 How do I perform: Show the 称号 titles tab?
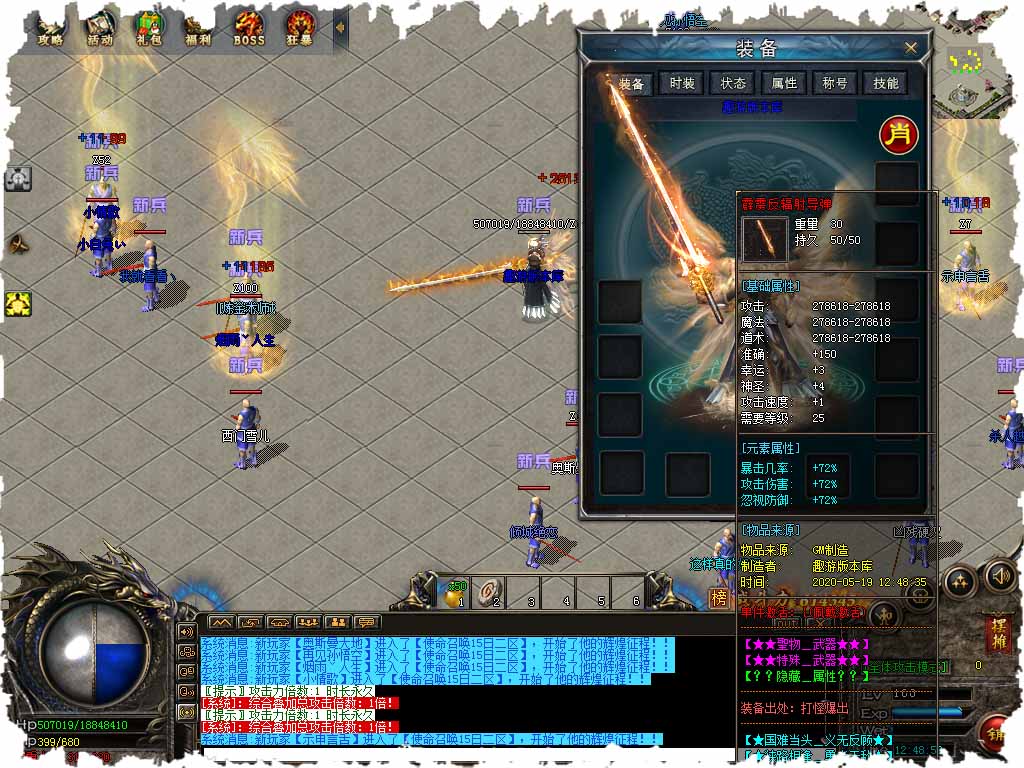[x=834, y=83]
